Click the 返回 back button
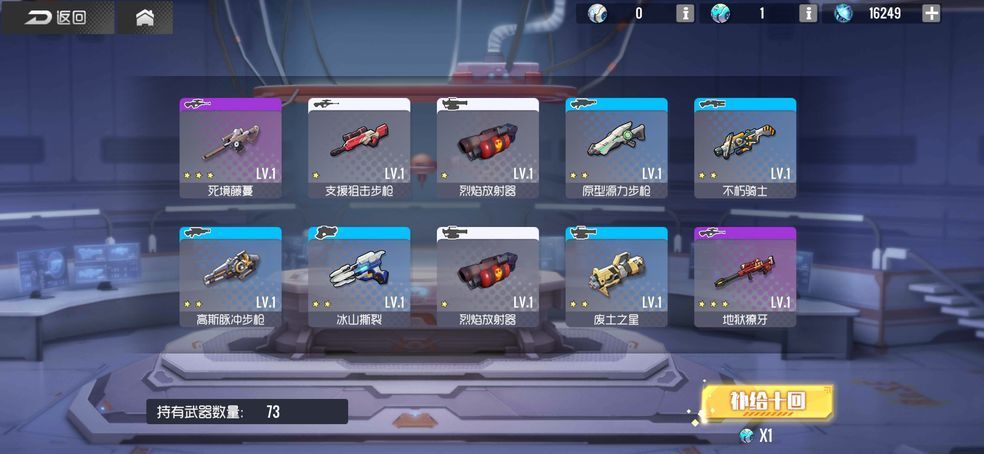 tap(56, 17)
